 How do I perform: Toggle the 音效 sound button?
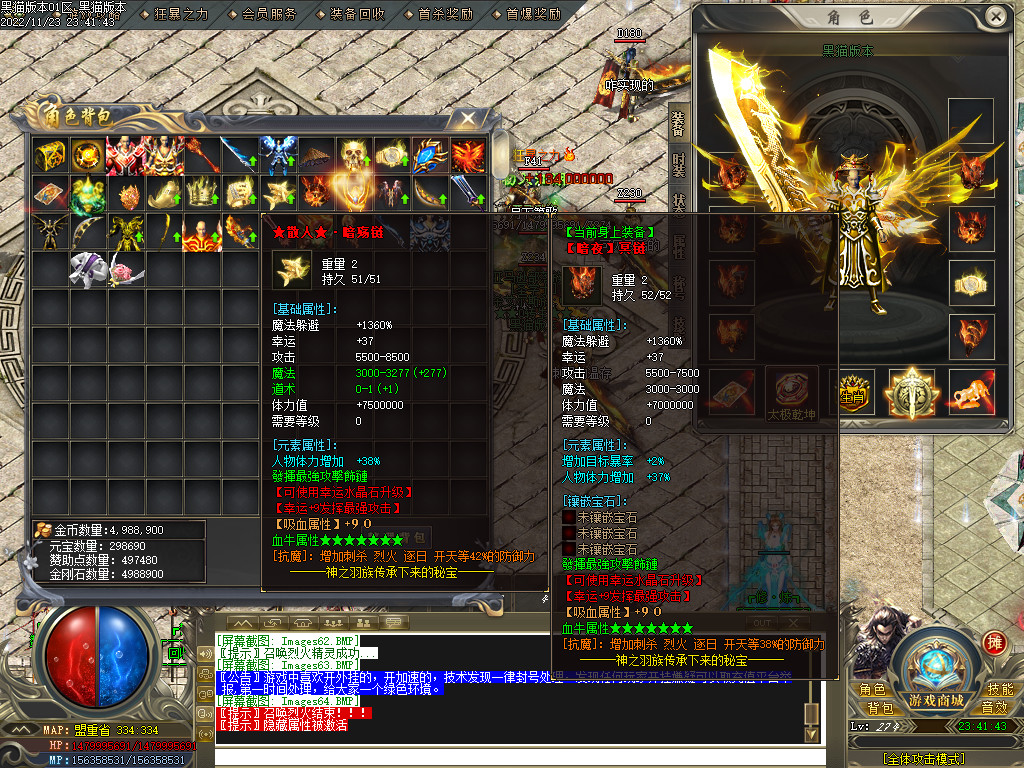click(994, 708)
